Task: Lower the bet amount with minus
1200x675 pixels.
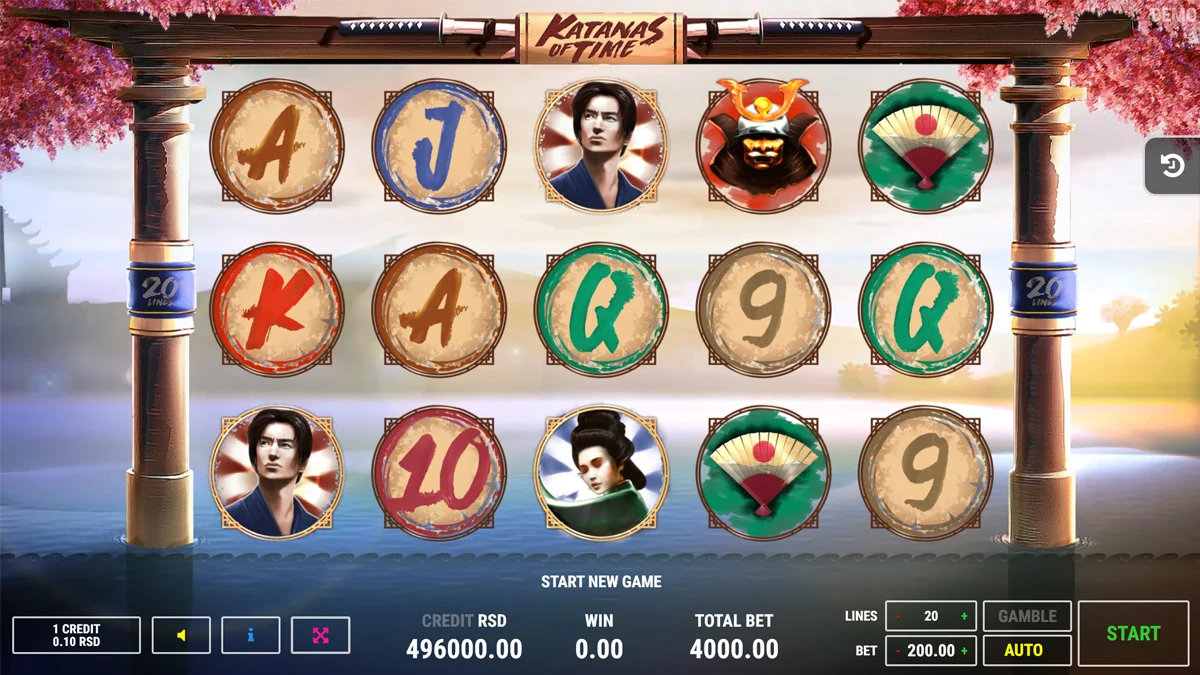Action: pyautogui.click(x=898, y=650)
